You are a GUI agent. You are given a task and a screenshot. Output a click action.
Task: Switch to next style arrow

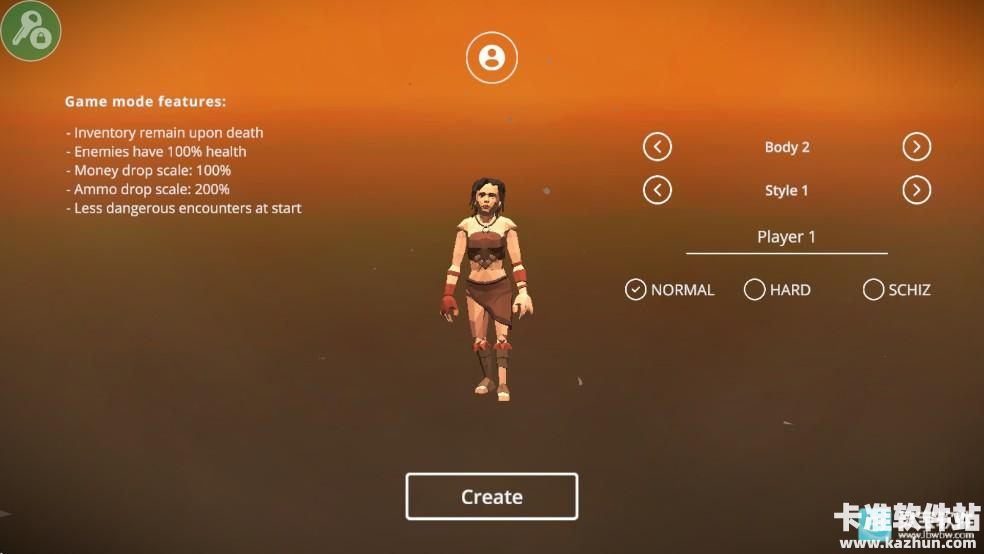pos(916,190)
